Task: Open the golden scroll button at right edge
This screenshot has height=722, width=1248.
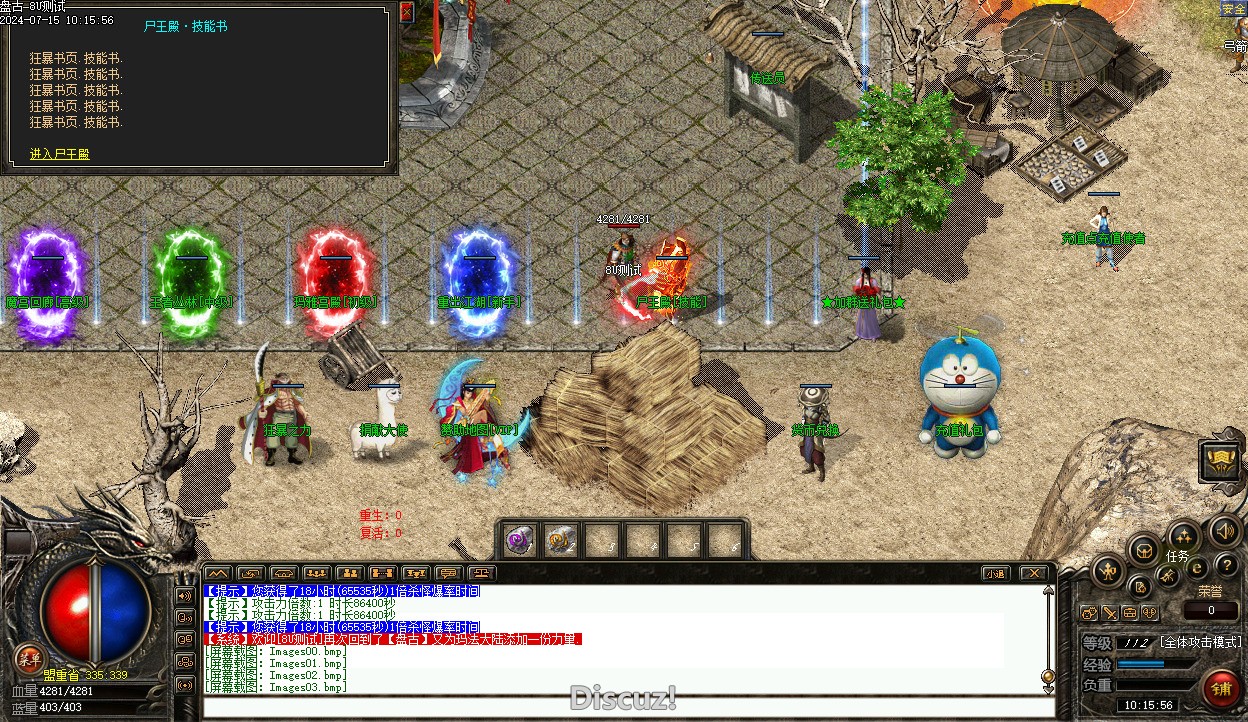Action: pyautogui.click(x=1221, y=459)
